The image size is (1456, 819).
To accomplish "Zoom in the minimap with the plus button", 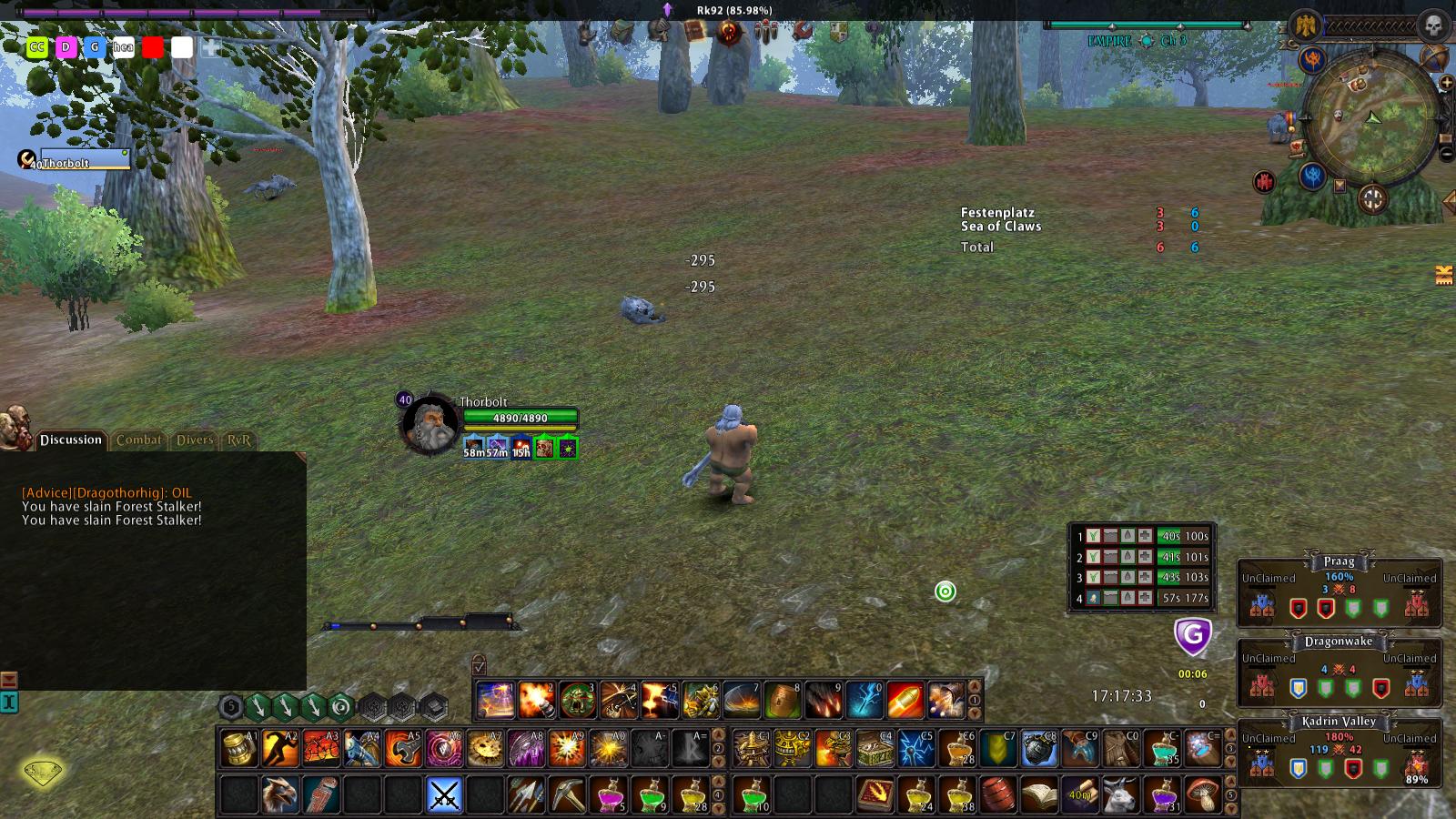I will (x=1446, y=82).
